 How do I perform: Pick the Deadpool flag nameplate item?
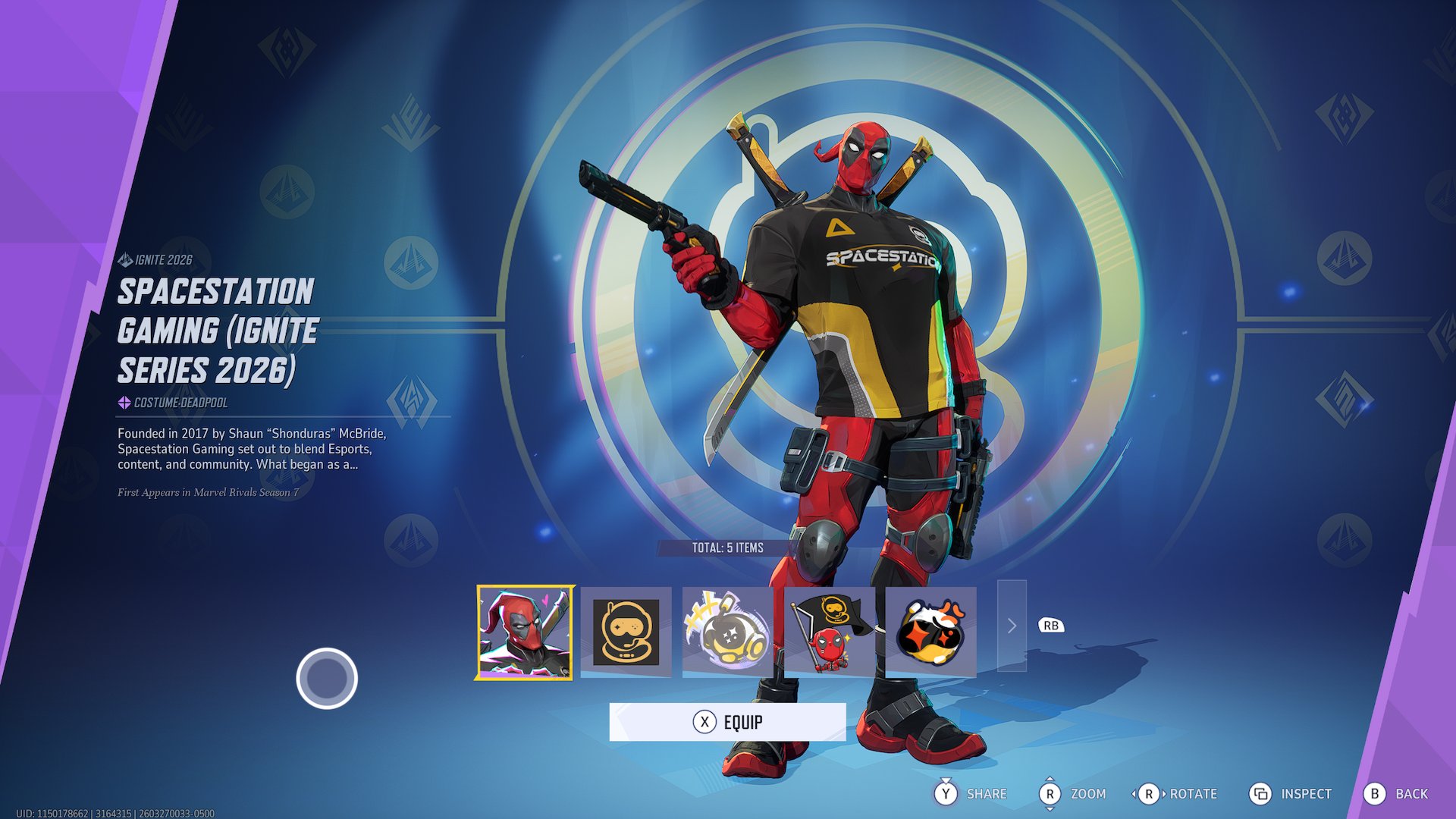click(830, 632)
